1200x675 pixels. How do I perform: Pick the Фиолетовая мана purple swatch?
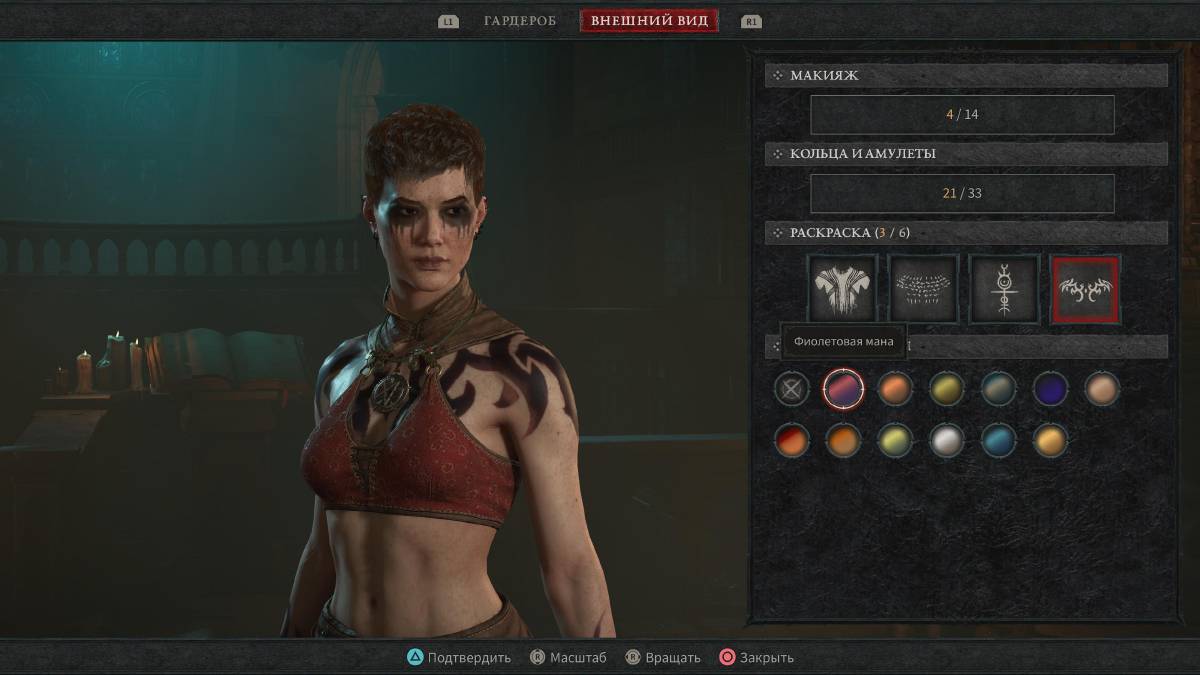tap(843, 388)
